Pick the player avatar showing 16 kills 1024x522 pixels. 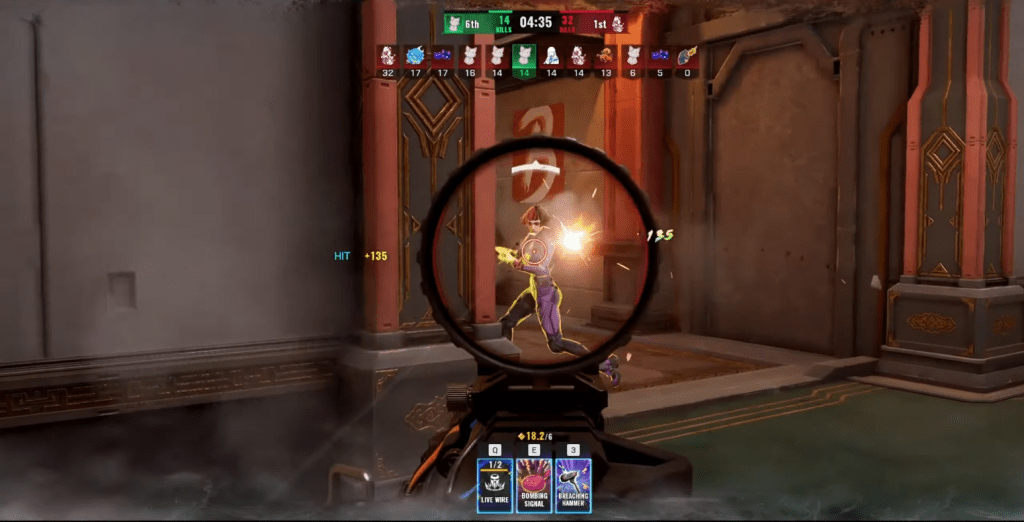[x=469, y=56]
